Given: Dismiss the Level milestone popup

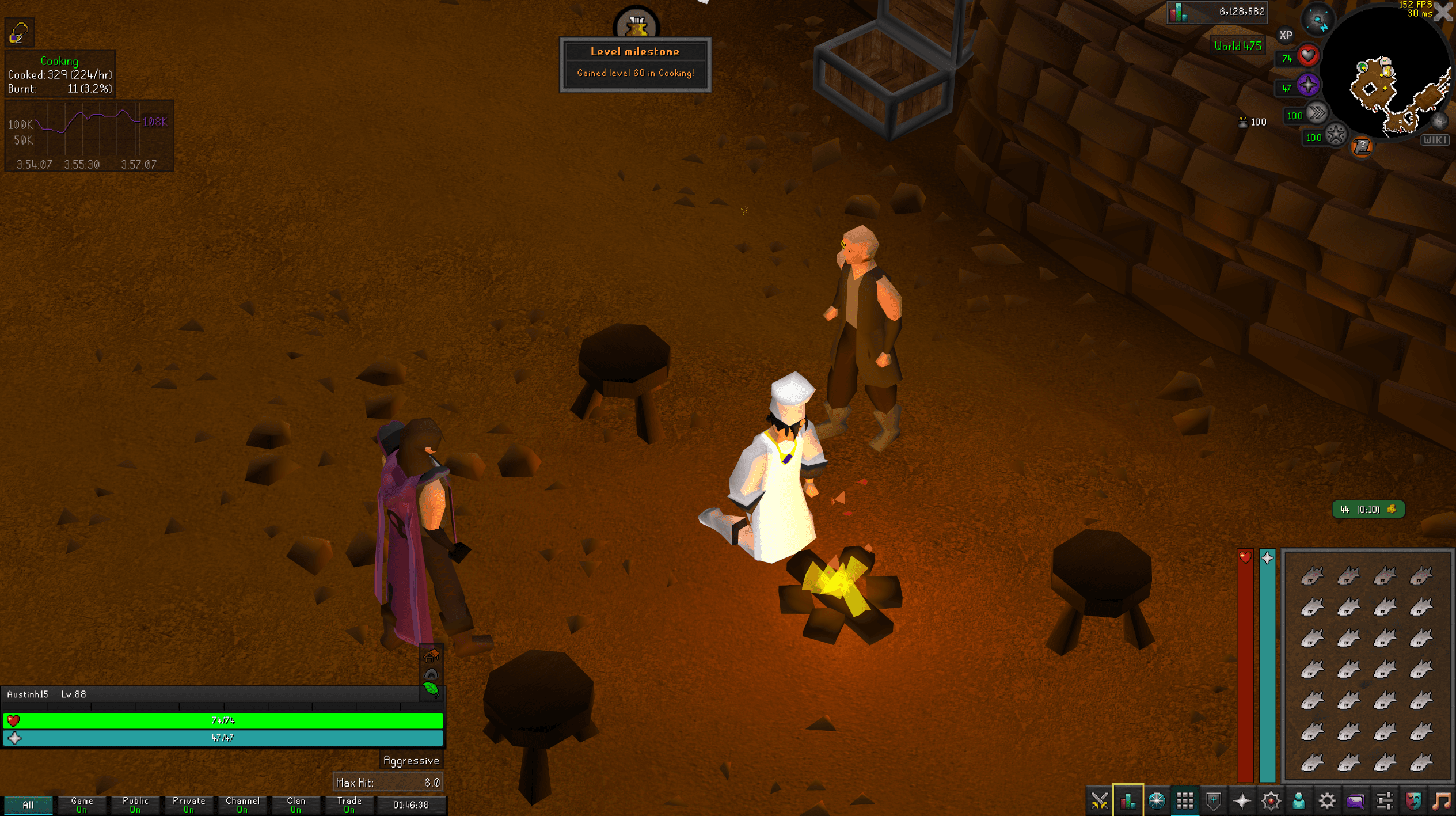Looking at the screenshot, I should pos(636,64).
